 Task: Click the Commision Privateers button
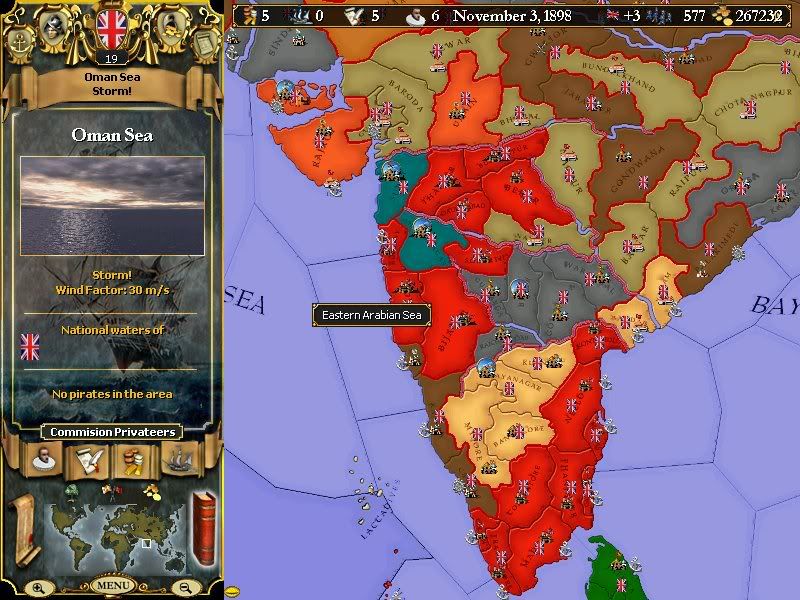click(x=111, y=432)
